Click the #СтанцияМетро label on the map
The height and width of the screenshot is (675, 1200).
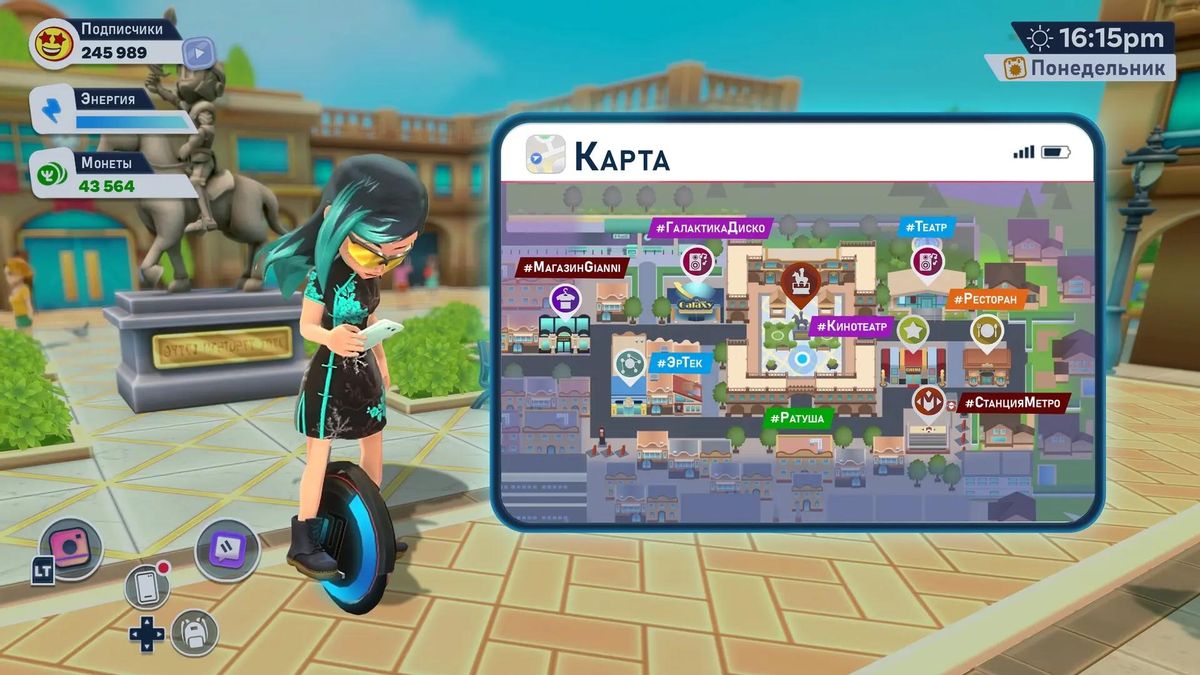(x=1013, y=403)
